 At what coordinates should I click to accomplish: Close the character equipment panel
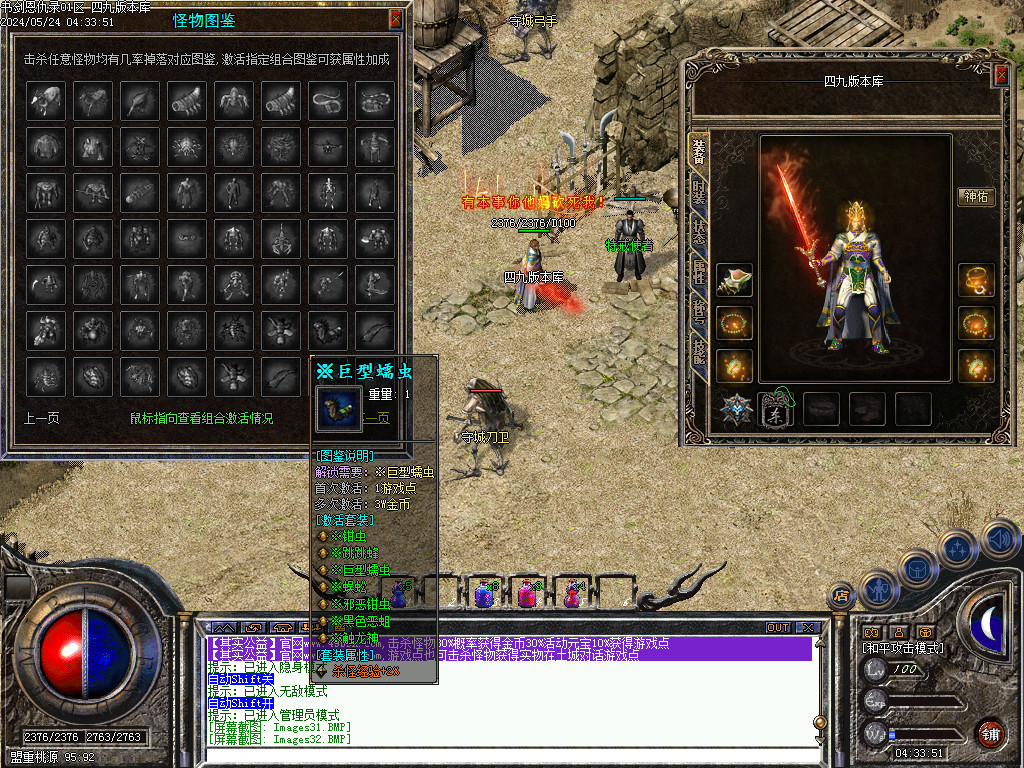click(1001, 75)
